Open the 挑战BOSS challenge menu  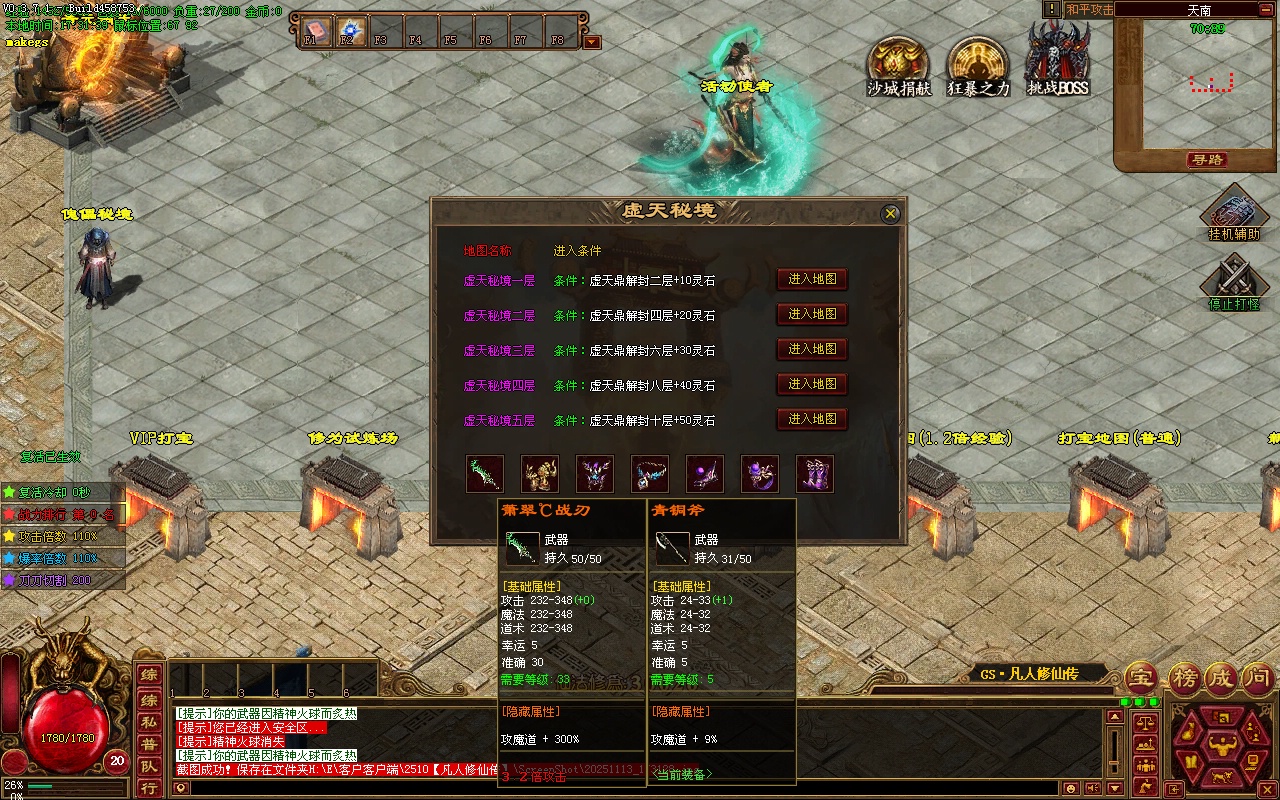1057,62
